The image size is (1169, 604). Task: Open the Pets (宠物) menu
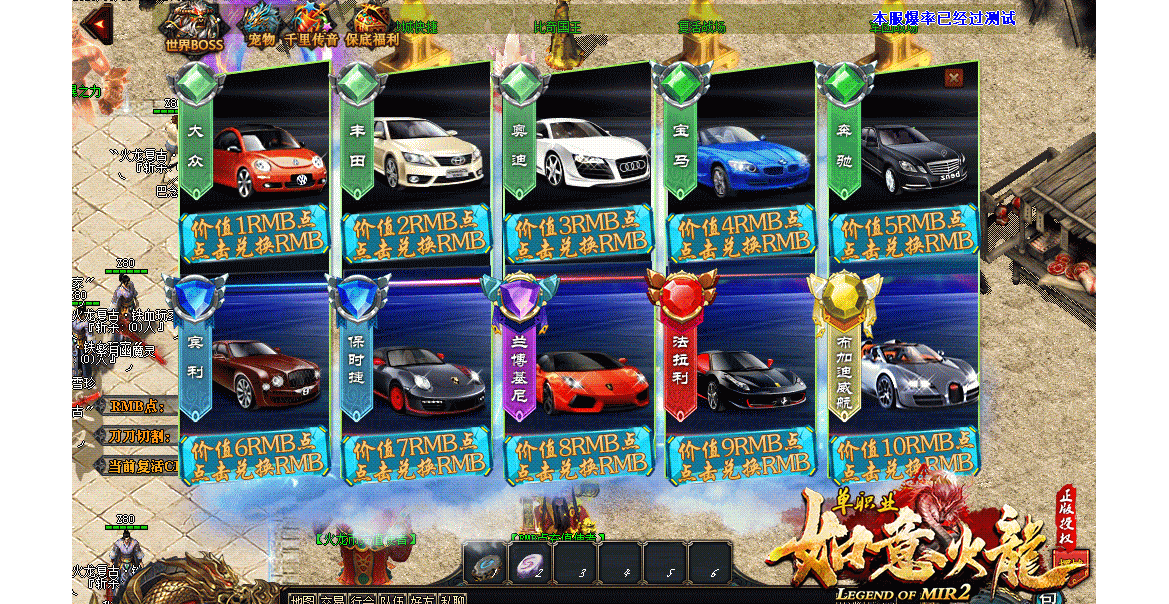[x=261, y=25]
